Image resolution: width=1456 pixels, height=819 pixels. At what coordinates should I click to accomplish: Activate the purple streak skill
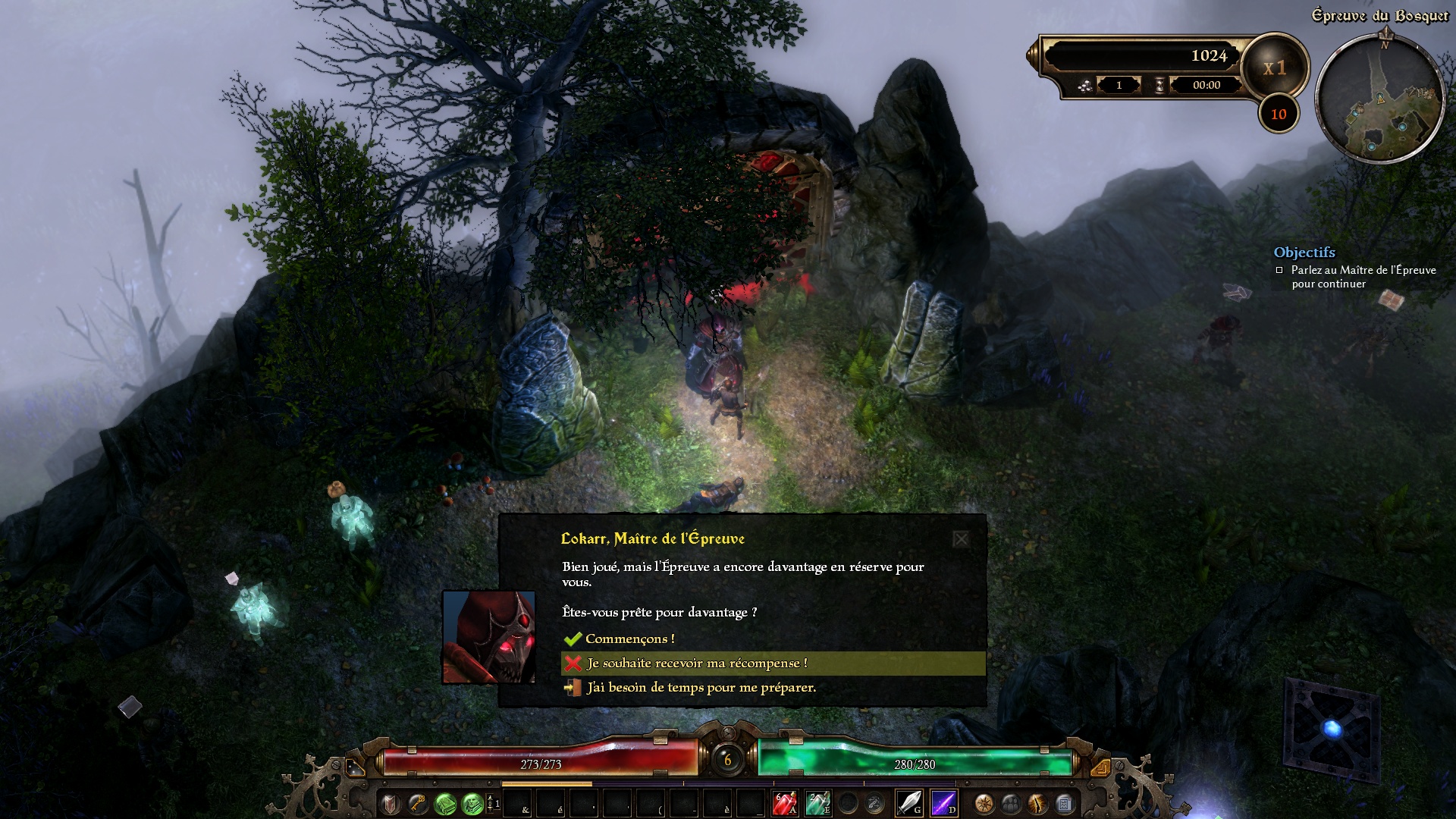click(x=943, y=802)
